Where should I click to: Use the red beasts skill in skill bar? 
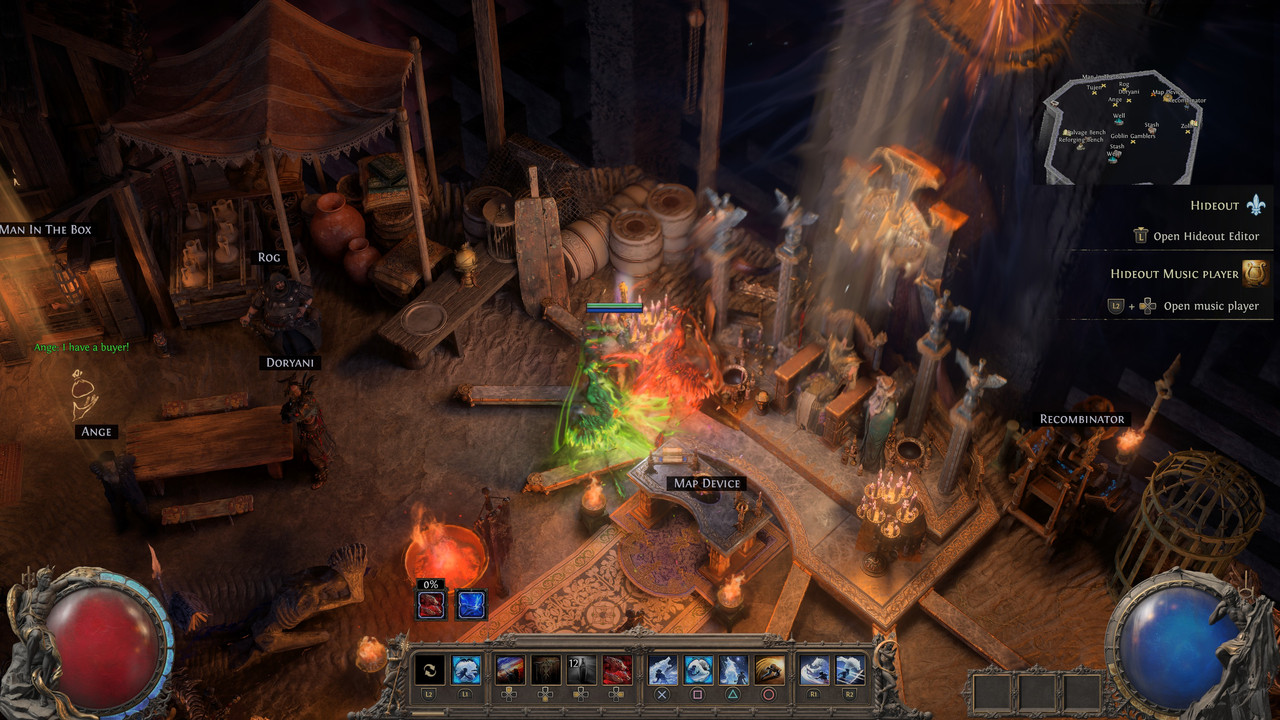(x=617, y=670)
